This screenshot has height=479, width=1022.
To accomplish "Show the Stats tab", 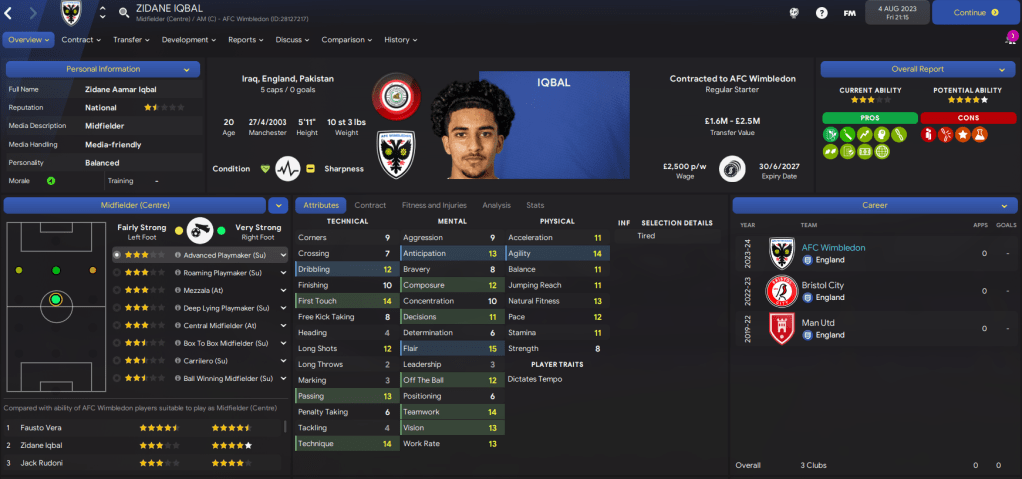I will [x=535, y=205].
